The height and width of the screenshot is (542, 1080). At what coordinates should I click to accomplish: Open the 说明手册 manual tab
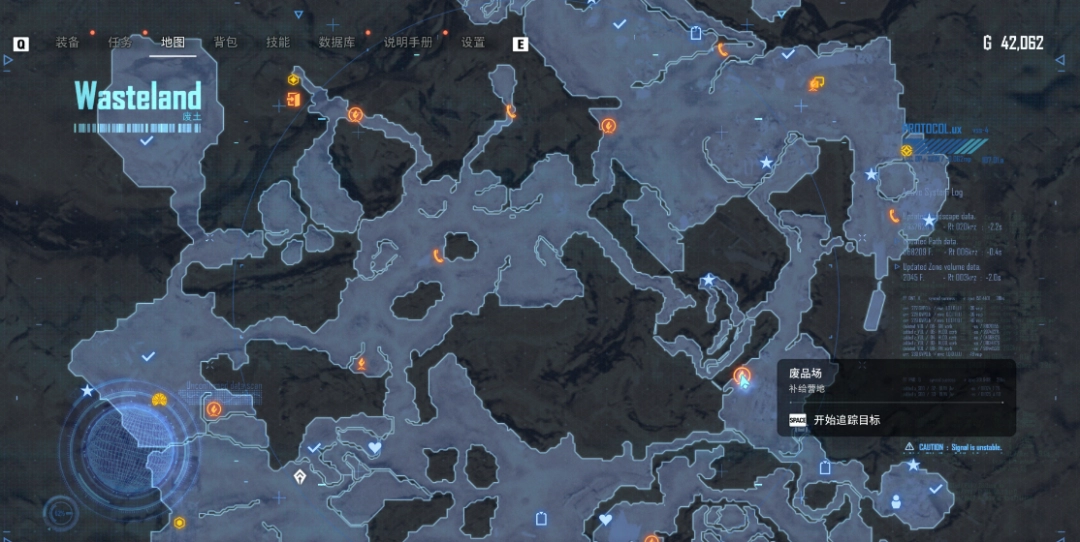coord(408,42)
